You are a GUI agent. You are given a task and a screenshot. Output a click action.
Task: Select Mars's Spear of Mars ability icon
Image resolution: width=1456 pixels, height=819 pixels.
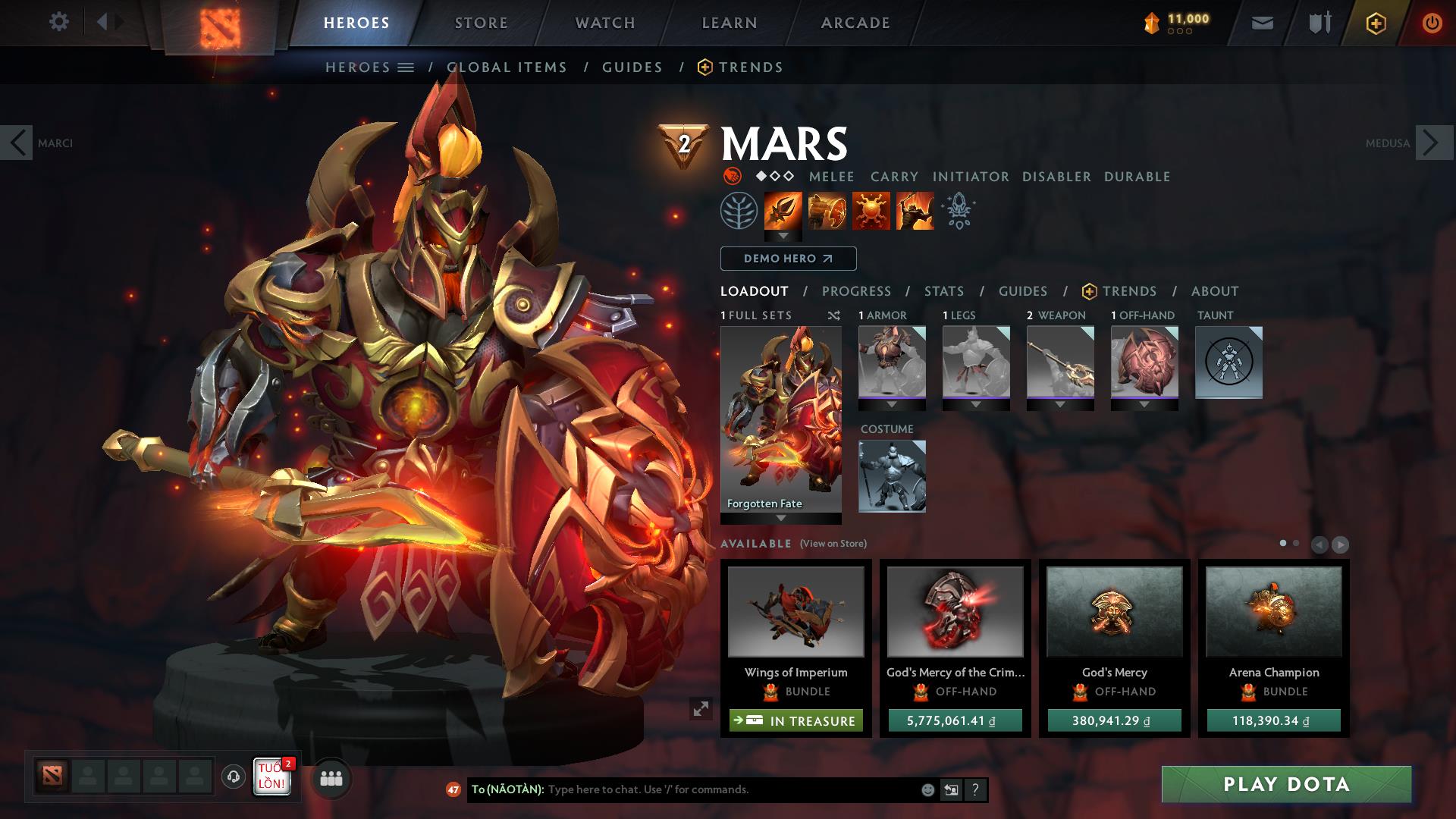click(782, 211)
